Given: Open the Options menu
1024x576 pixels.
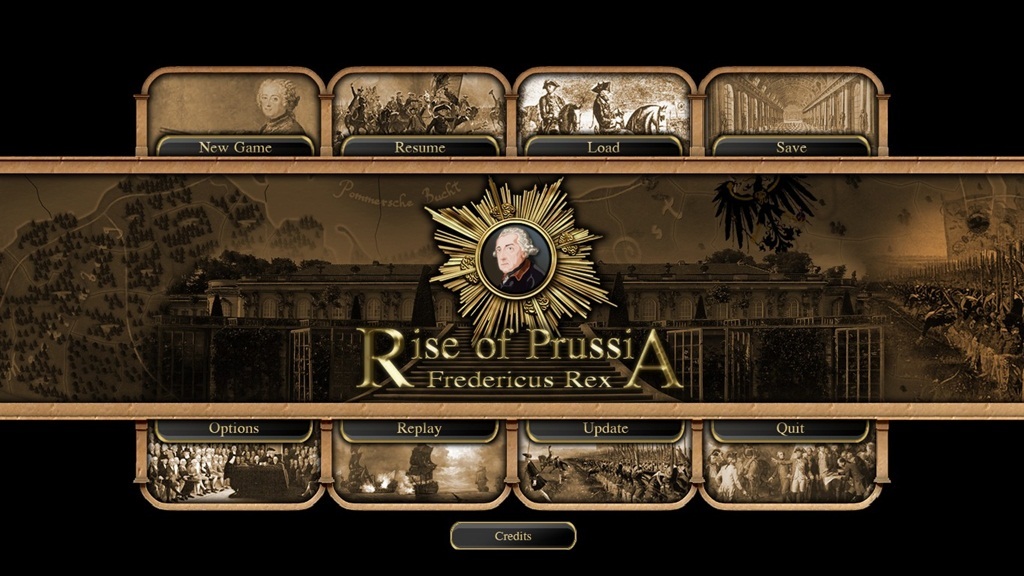Looking at the screenshot, I should tap(234, 429).
